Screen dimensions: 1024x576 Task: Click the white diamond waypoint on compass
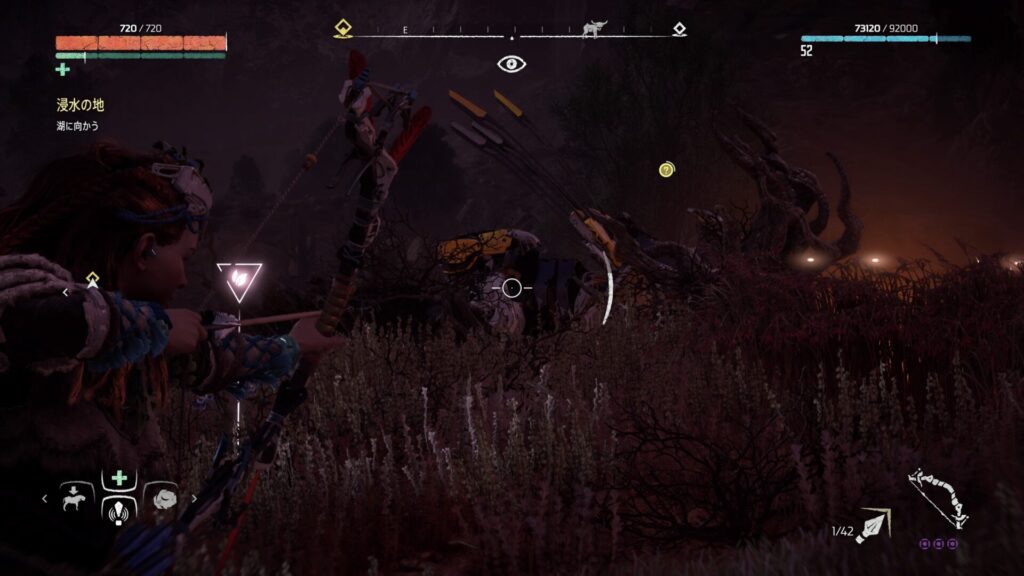679,30
